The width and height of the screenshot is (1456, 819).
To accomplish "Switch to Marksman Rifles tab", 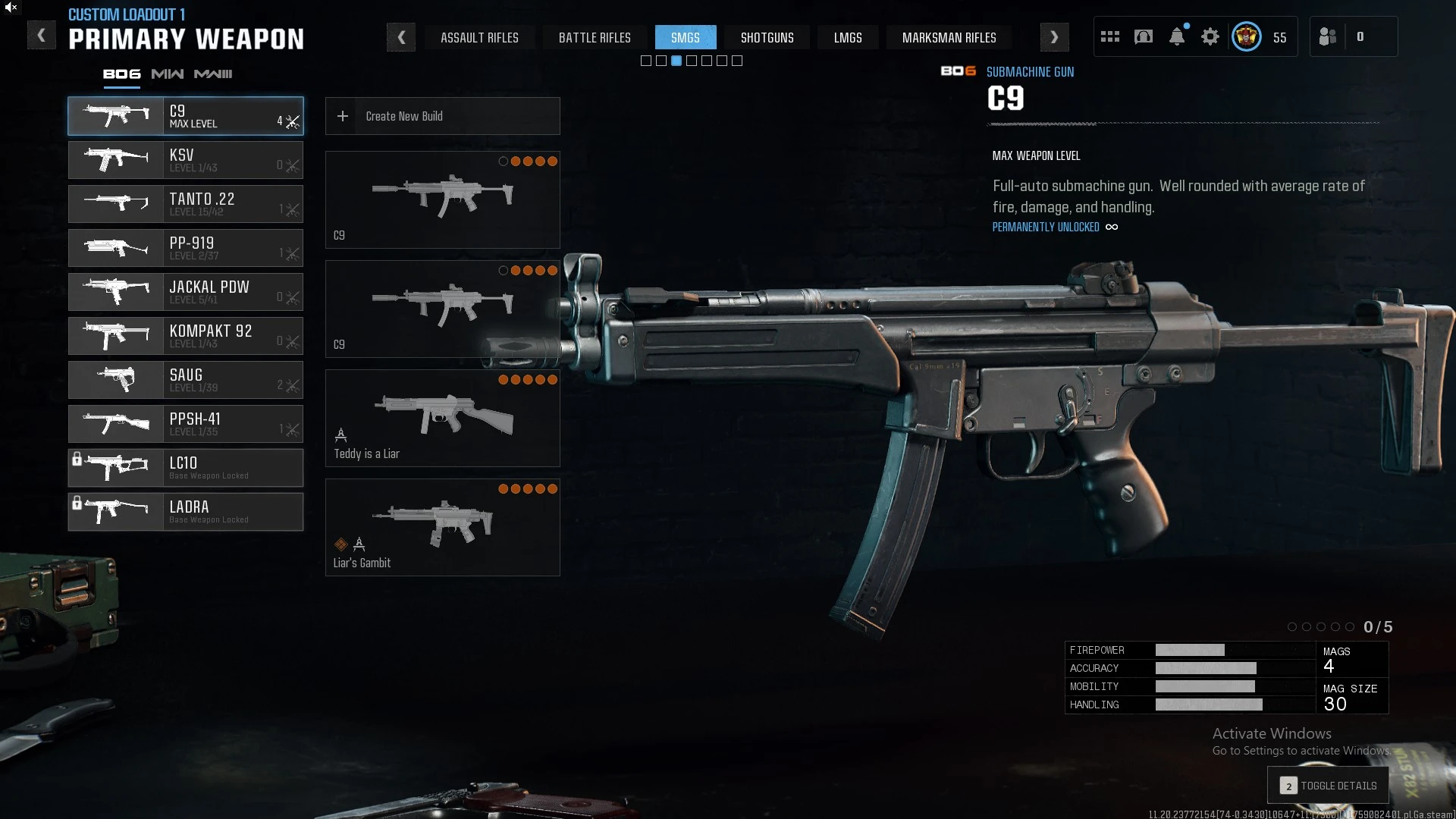I will tap(949, 38).
